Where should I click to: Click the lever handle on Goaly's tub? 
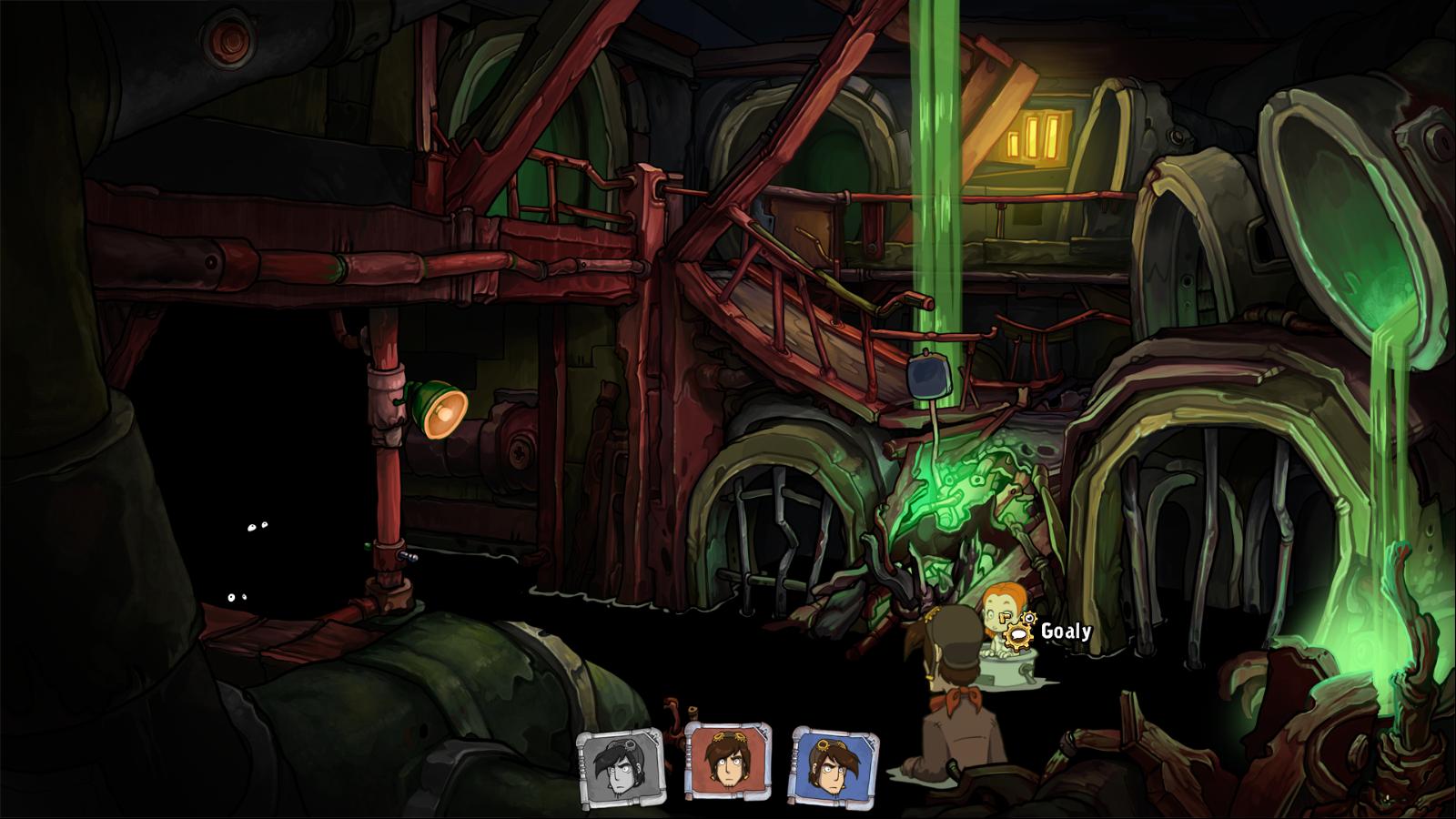[x=1026, y=670]
